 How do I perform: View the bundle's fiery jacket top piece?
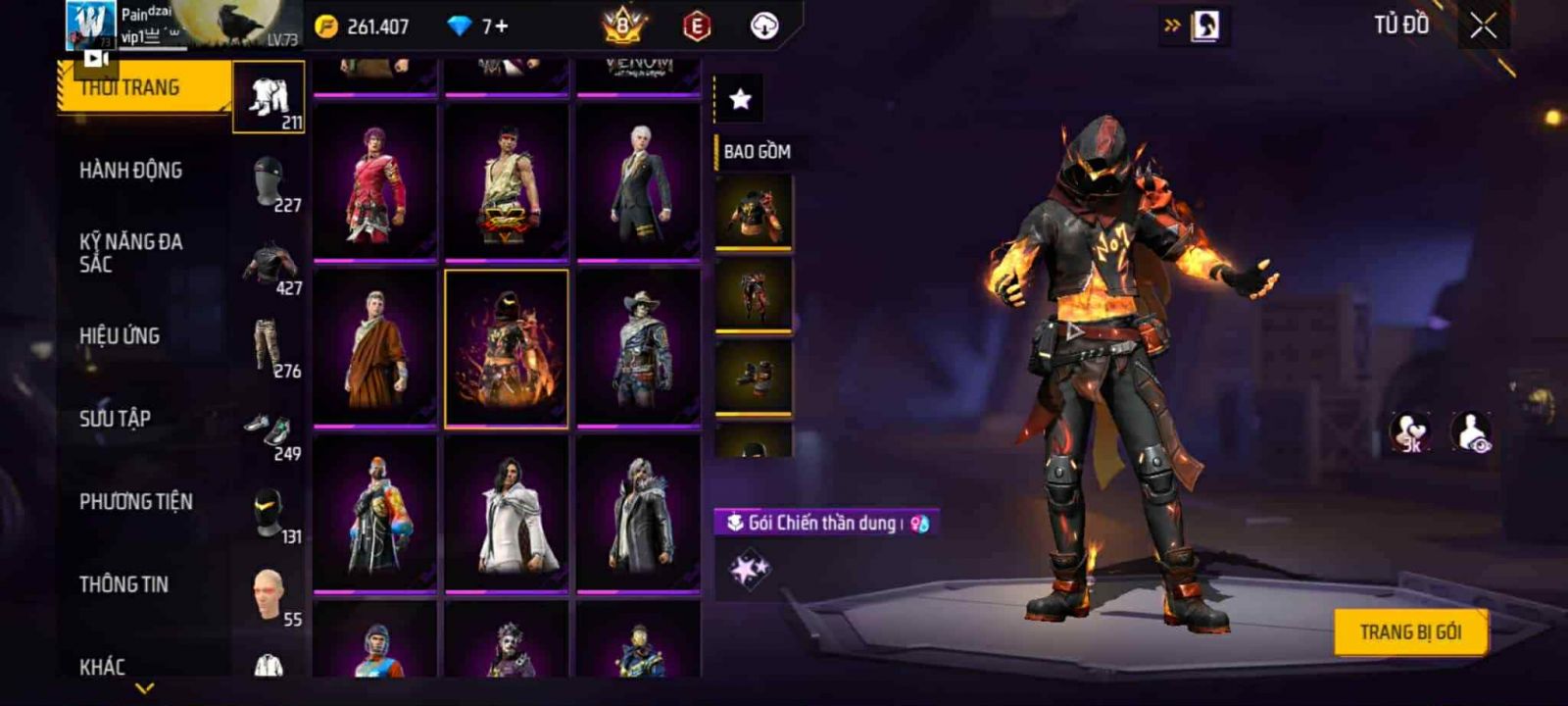click(x=753, y=212)
